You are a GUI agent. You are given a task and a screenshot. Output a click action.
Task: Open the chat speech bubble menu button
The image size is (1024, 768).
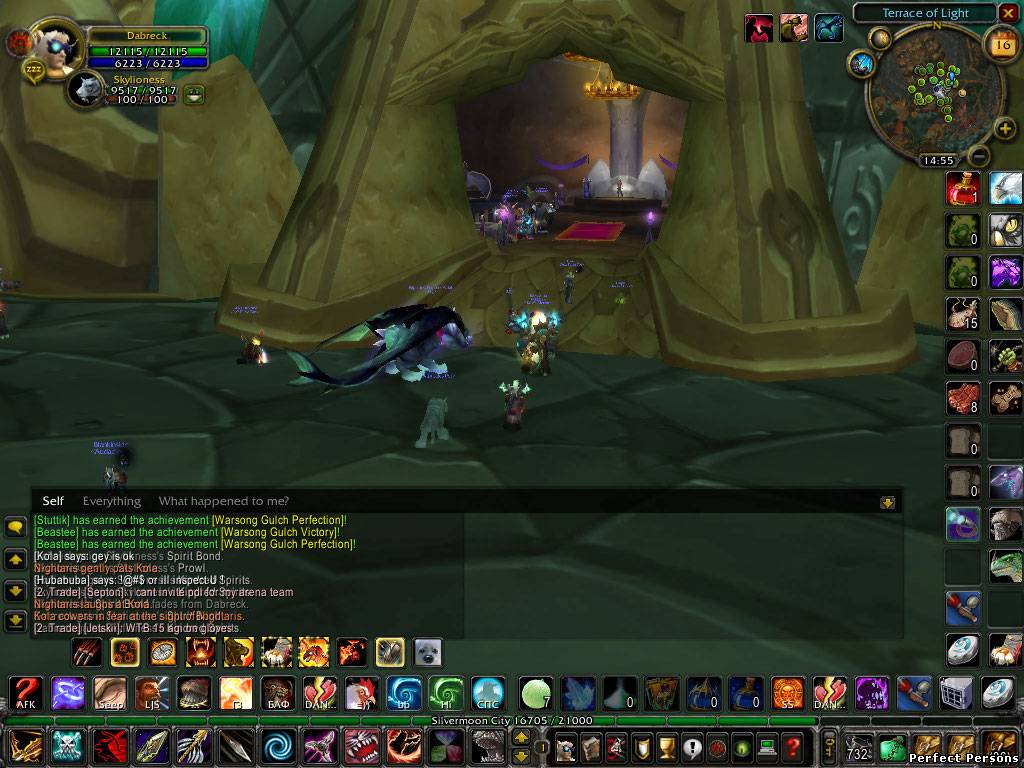[15, 527]
